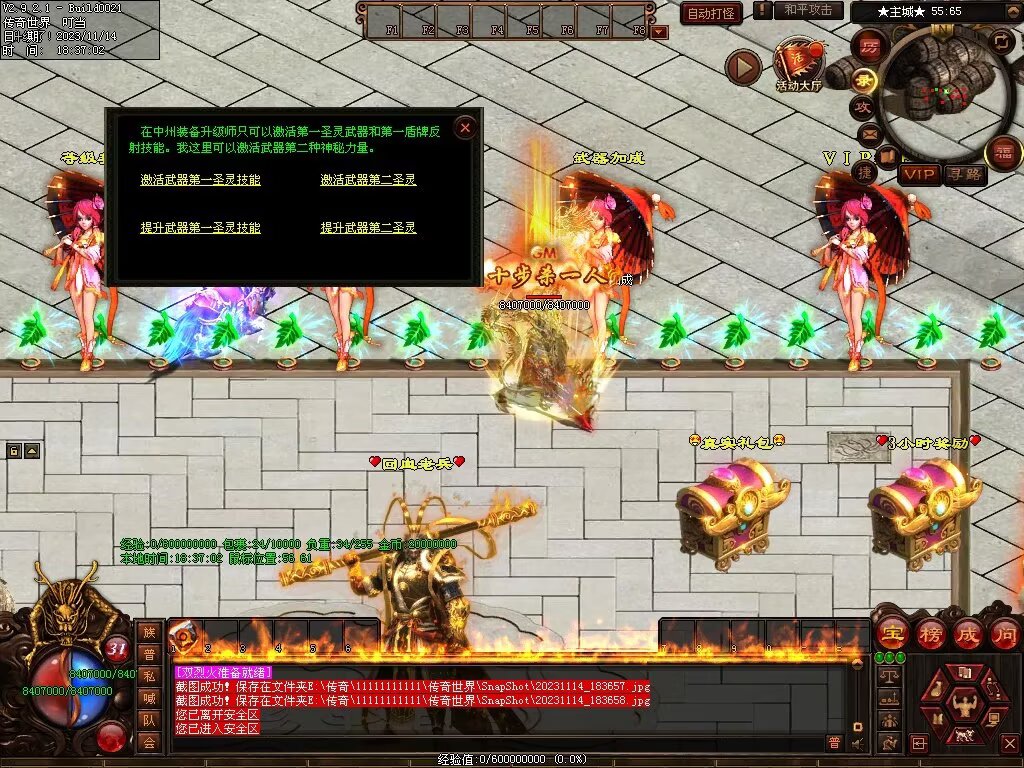Open the 福 welfare icon
Screen dimensions: 1024x768
coord(1003,153)
